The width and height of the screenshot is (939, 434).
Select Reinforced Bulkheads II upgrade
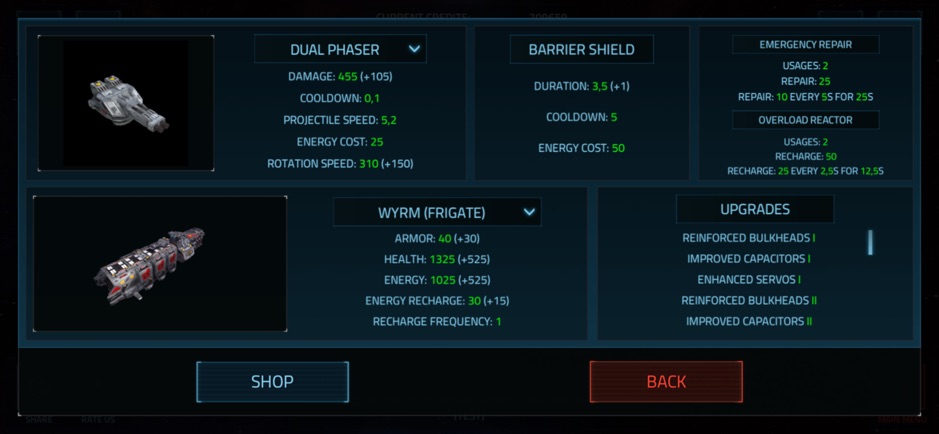[748, 300]
